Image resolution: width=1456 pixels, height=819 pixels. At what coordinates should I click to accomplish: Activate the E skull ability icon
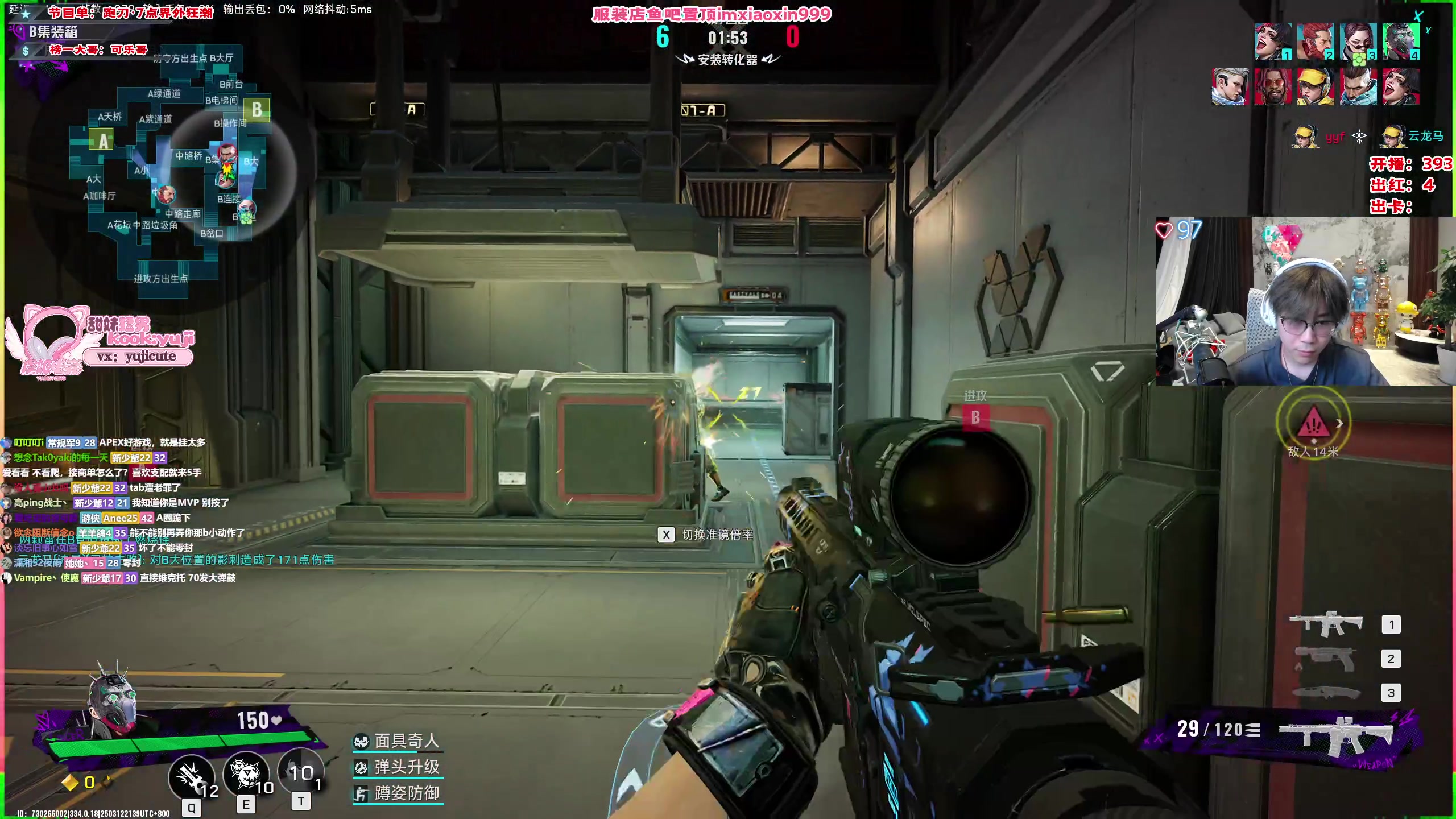tap(246, 775)
